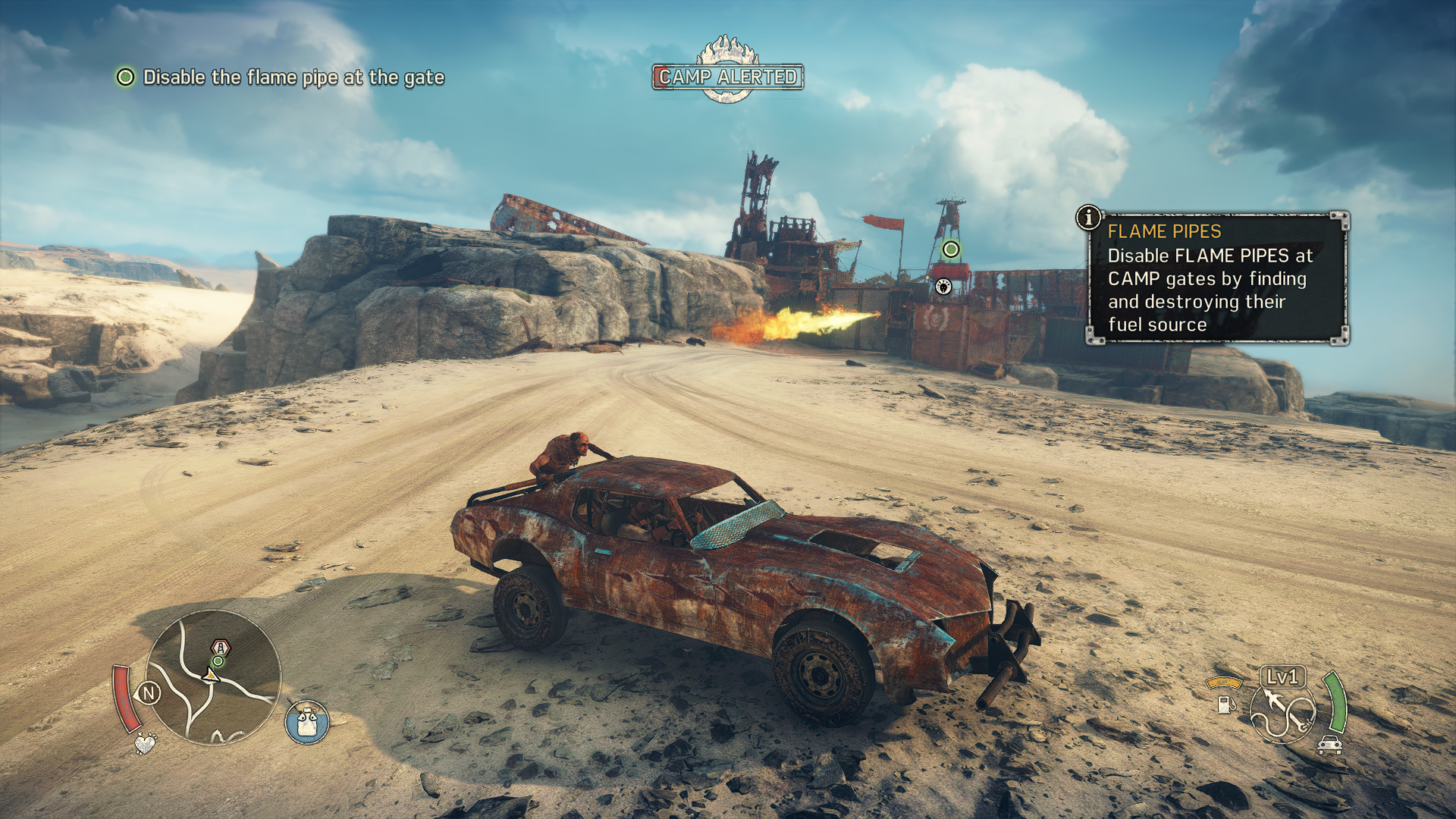
Task: Click the info icon on the hint panel
Action: point(1088,218)
